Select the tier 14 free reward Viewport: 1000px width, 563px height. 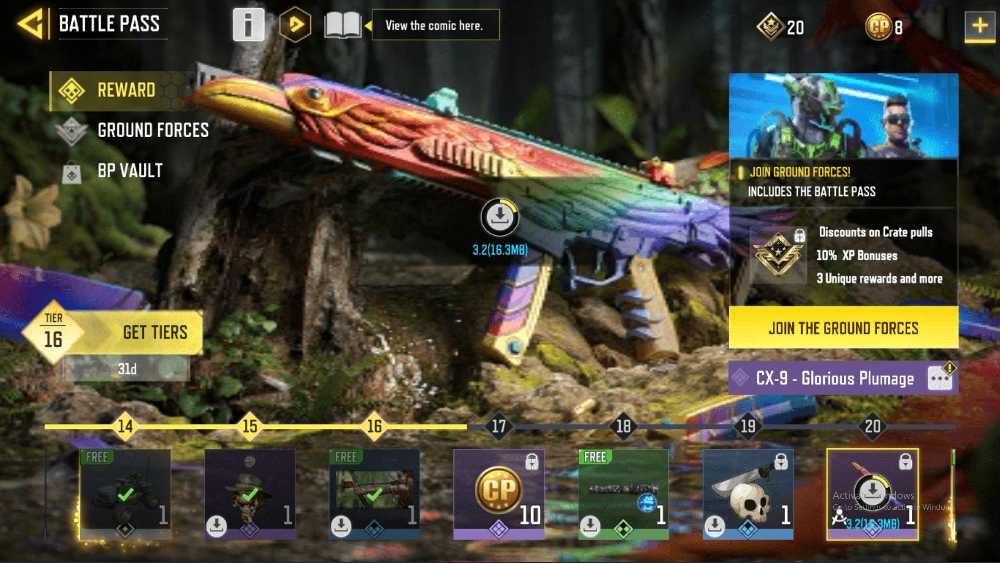click(x=125, y=493)
